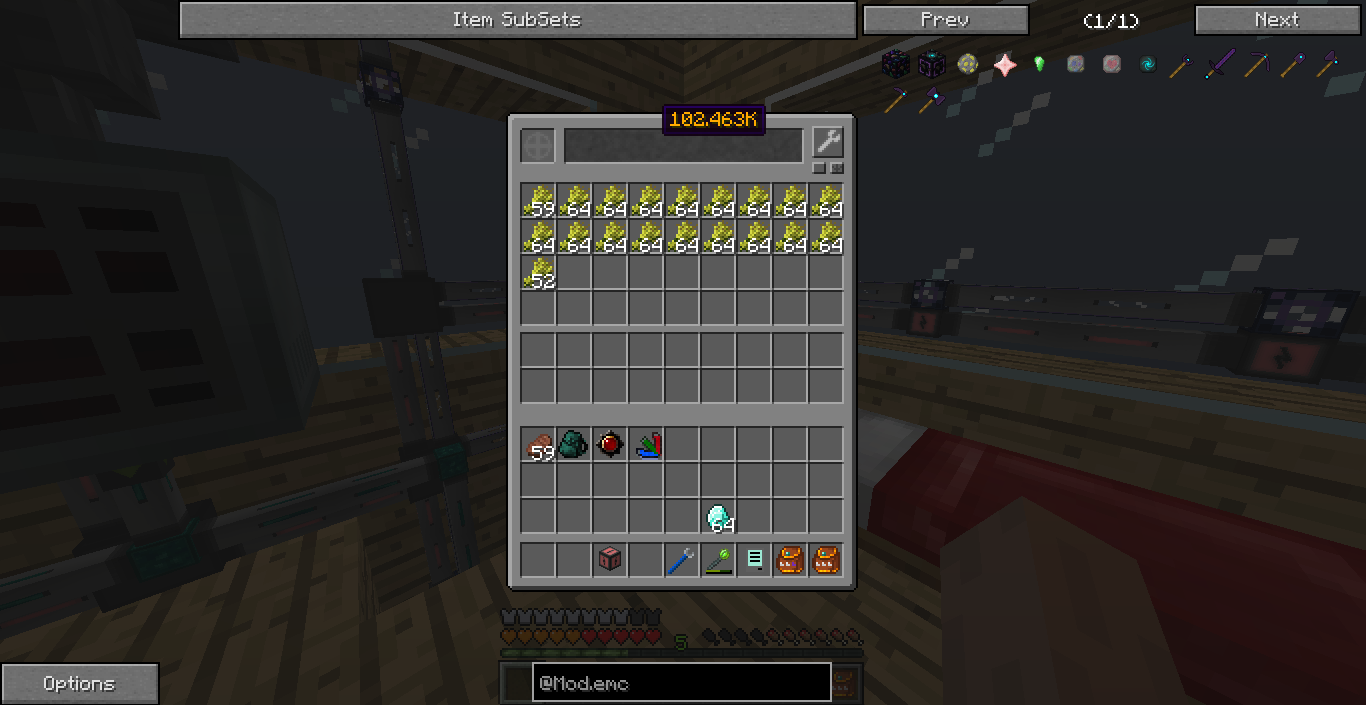
Task: Select the cyan swirl orb item
Action: point(1147,65)
